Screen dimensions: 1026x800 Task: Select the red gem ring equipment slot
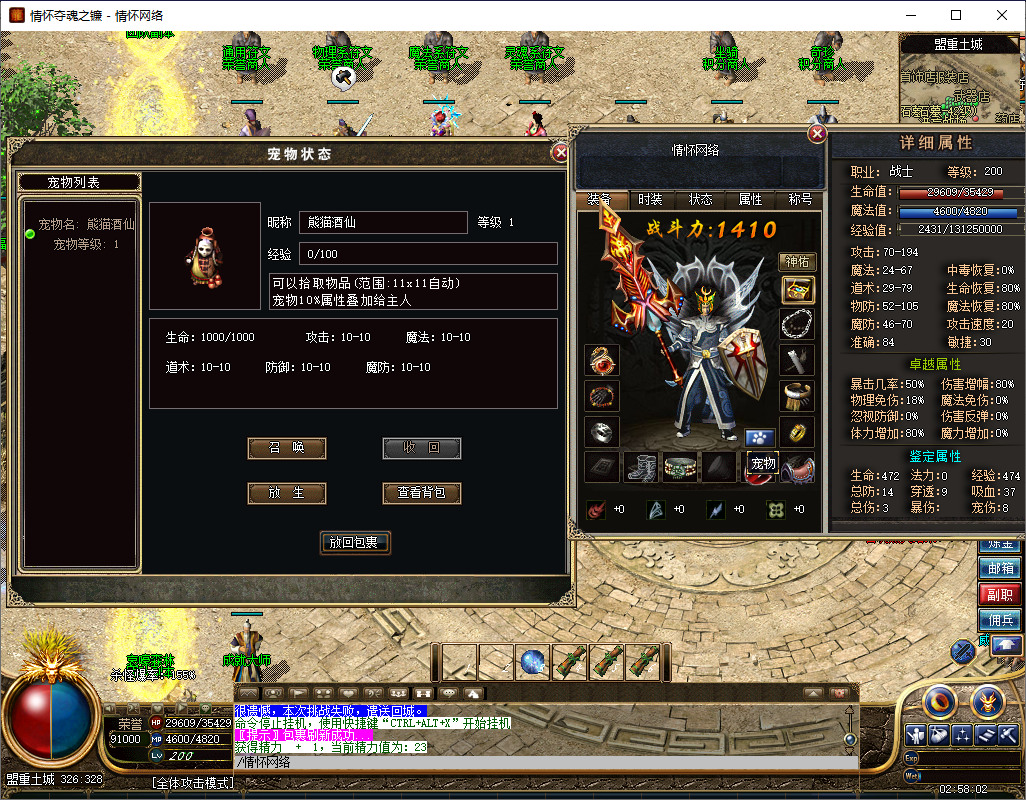(x=602, y=360)
